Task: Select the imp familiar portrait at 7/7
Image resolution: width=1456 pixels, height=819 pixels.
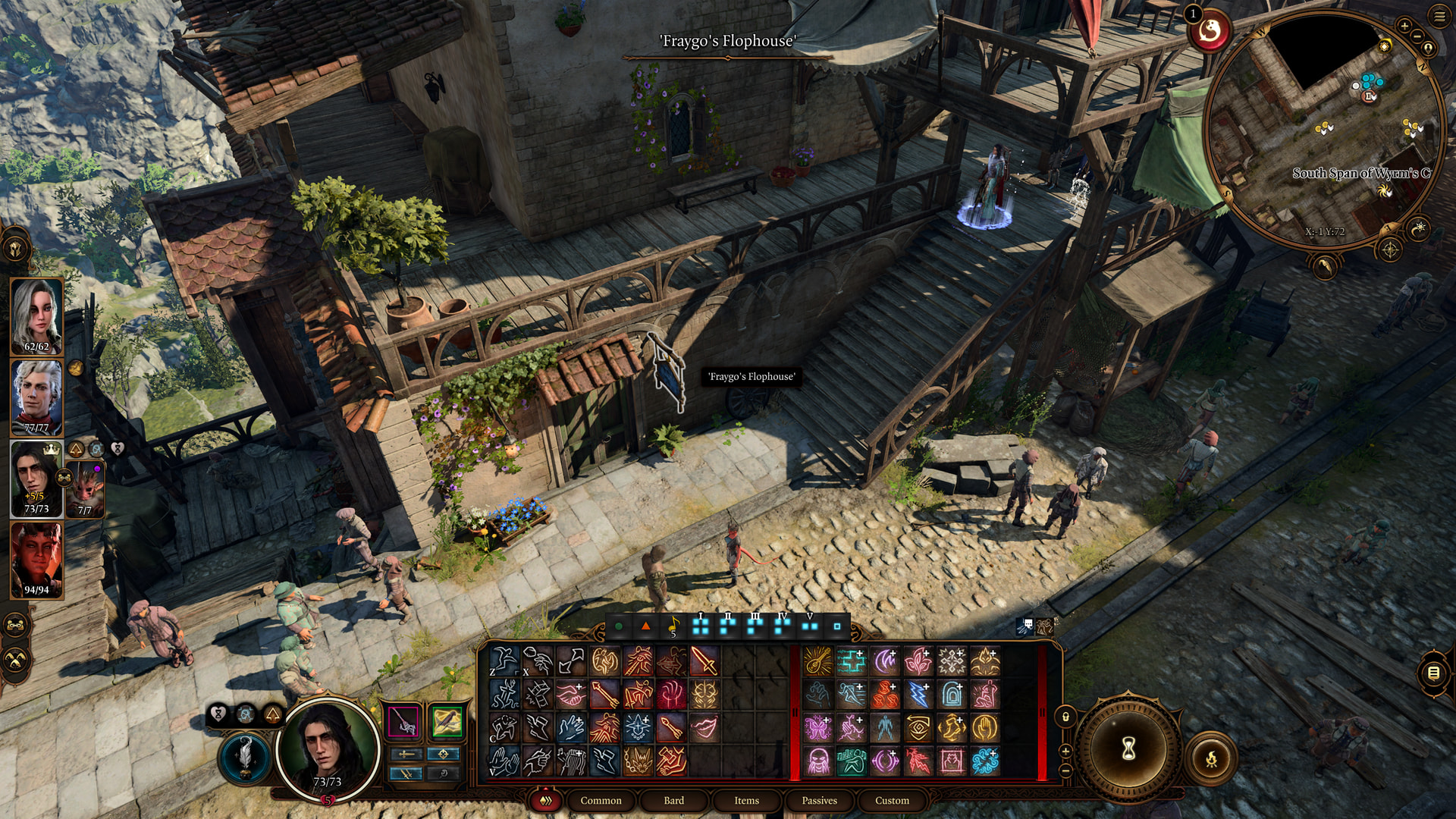Action: tap(85, 489)
